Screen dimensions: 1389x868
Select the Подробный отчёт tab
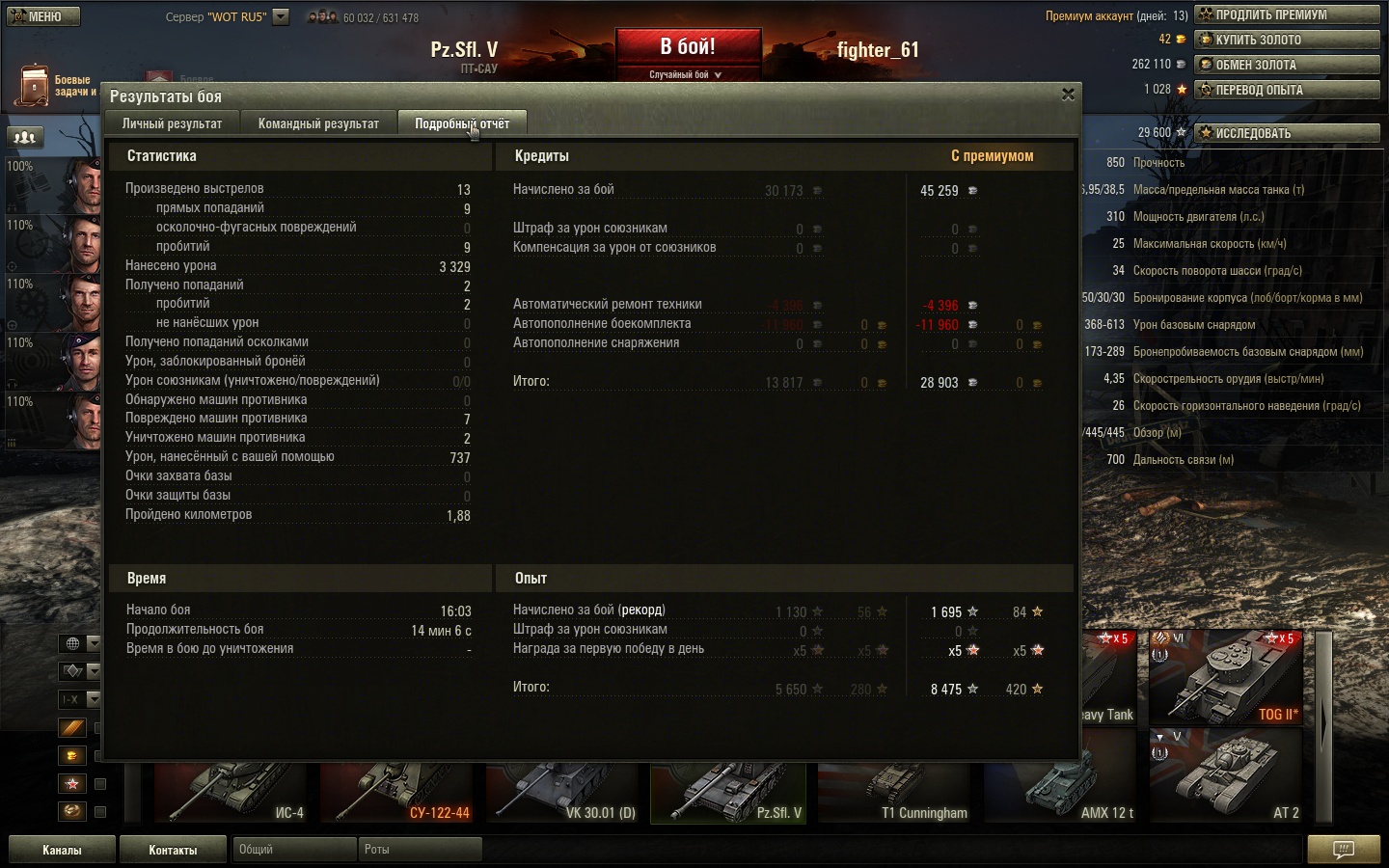462,123
